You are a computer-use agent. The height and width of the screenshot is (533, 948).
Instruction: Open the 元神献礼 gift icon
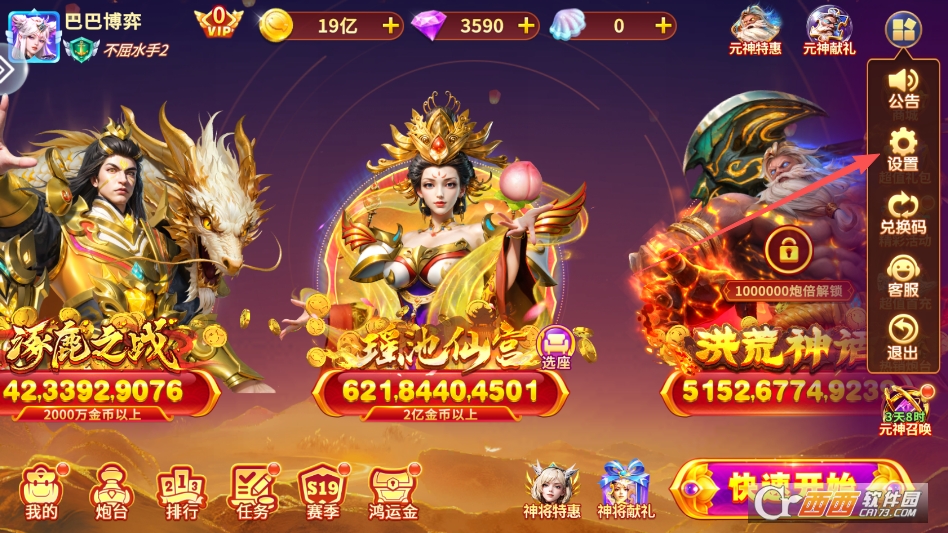tap(829, 29)
